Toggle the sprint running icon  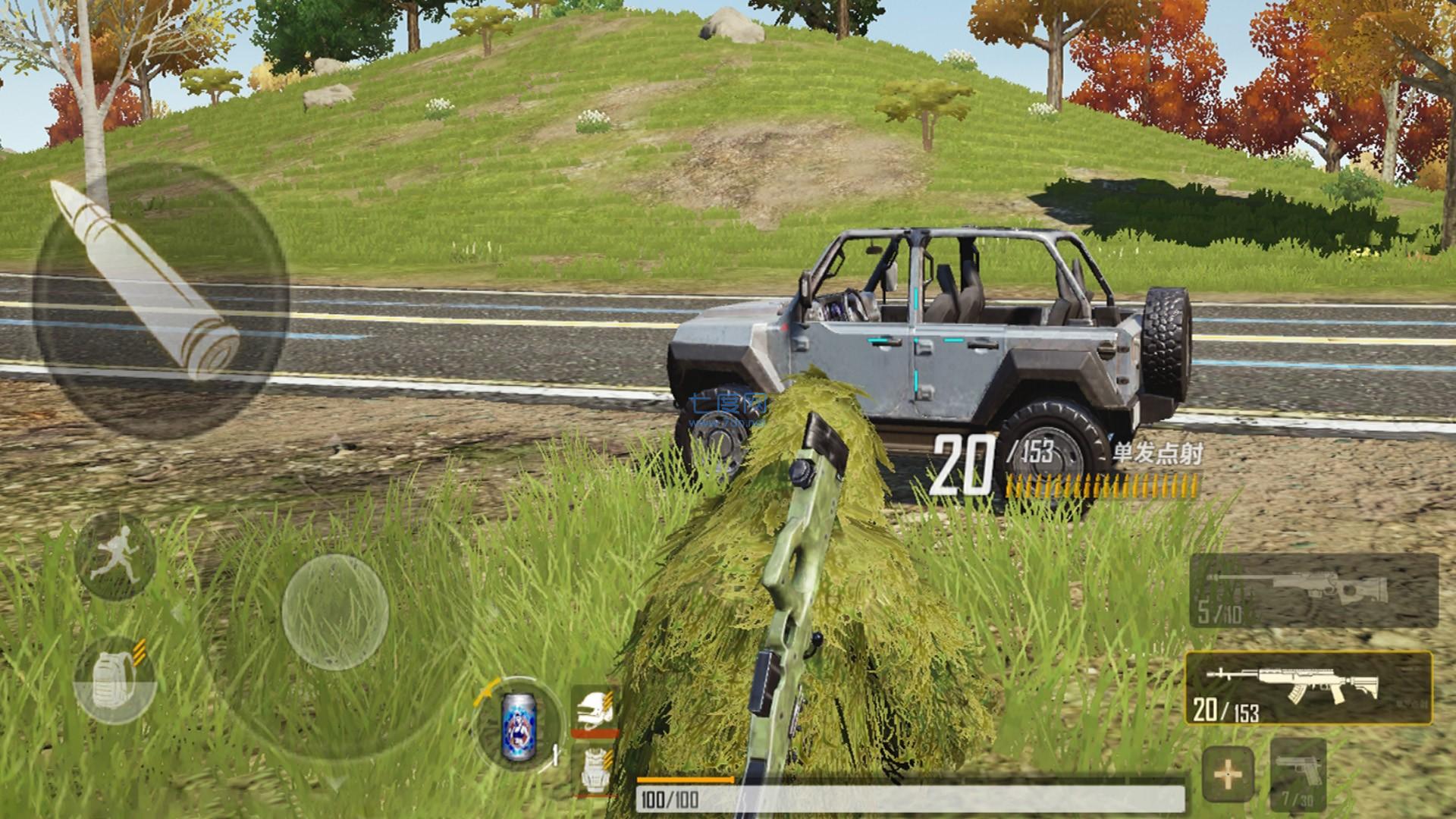[x=116, y=557]
